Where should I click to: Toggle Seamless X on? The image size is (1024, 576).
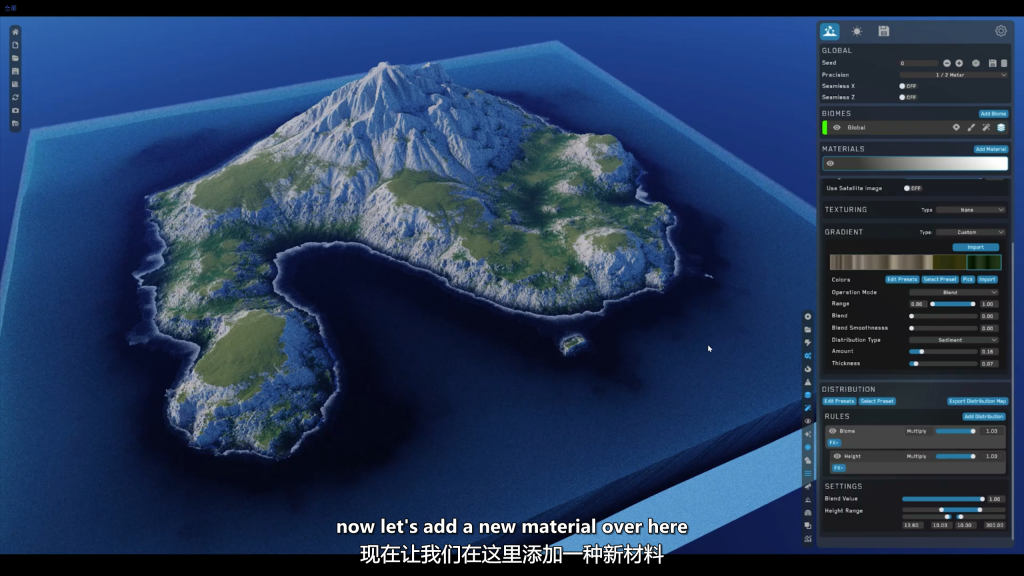point(904,86)
